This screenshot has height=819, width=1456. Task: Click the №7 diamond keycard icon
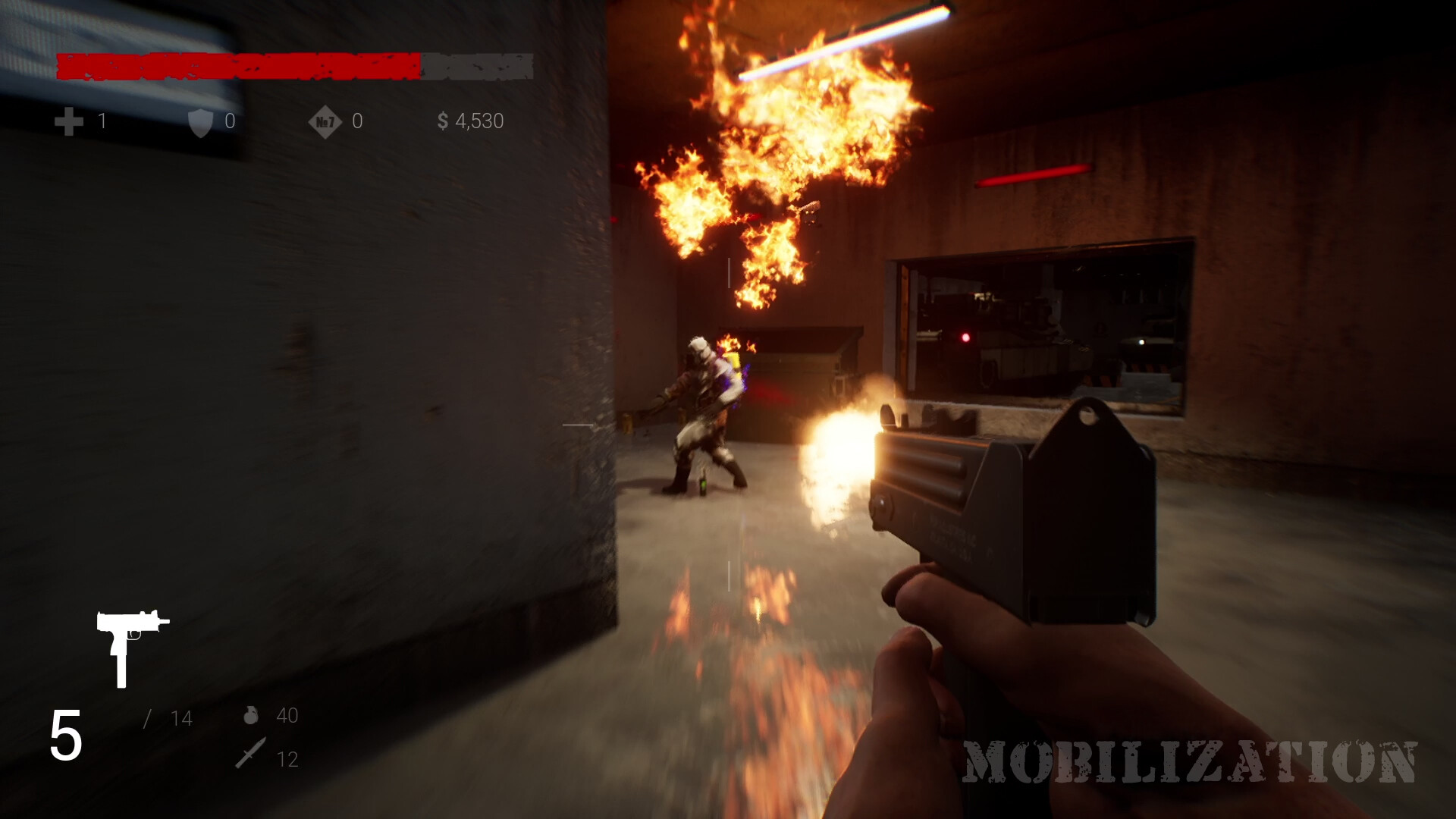(x=326, y=120)
